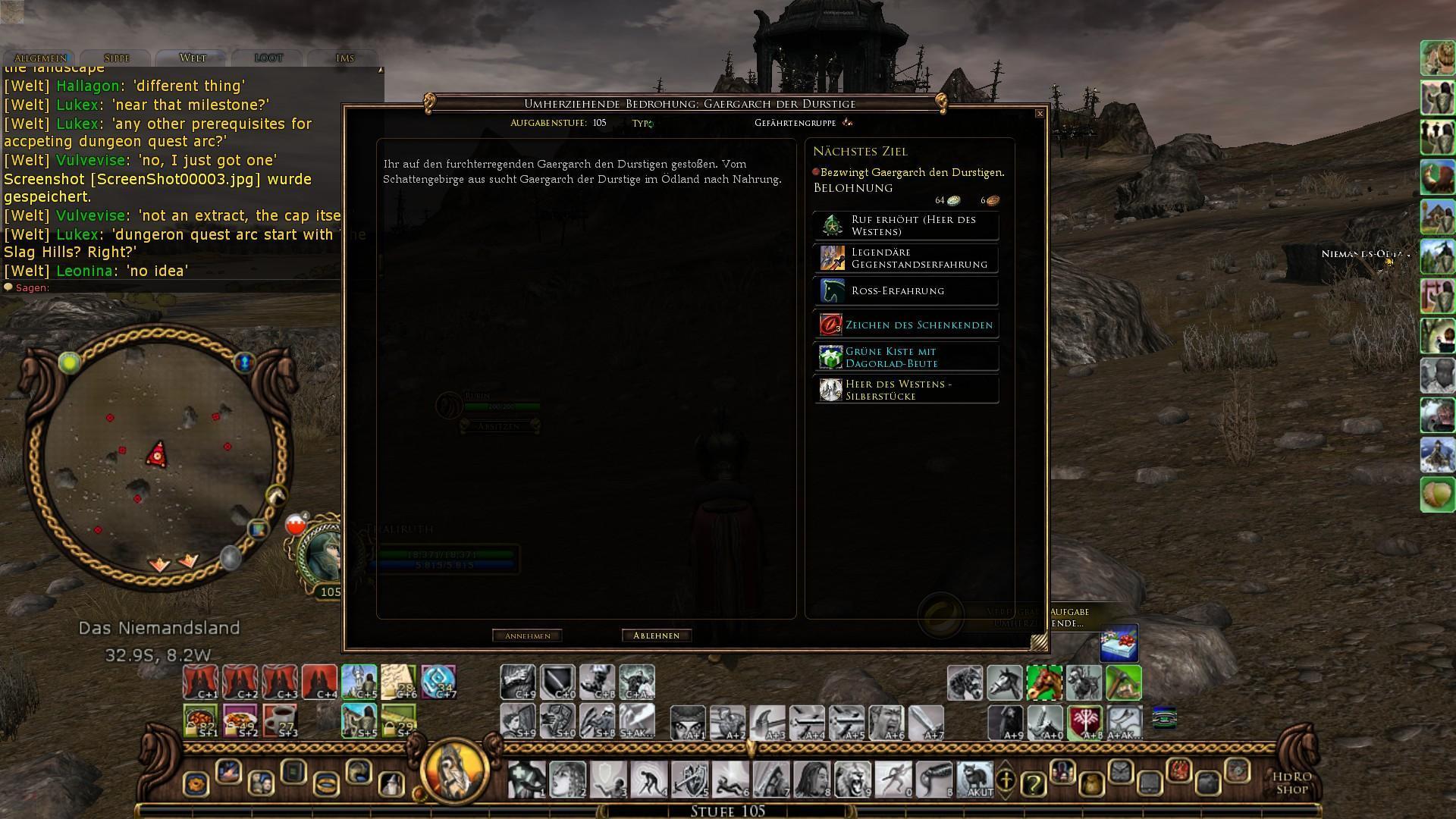Mount the brown horse on green background

click(x=1044, y=682)
